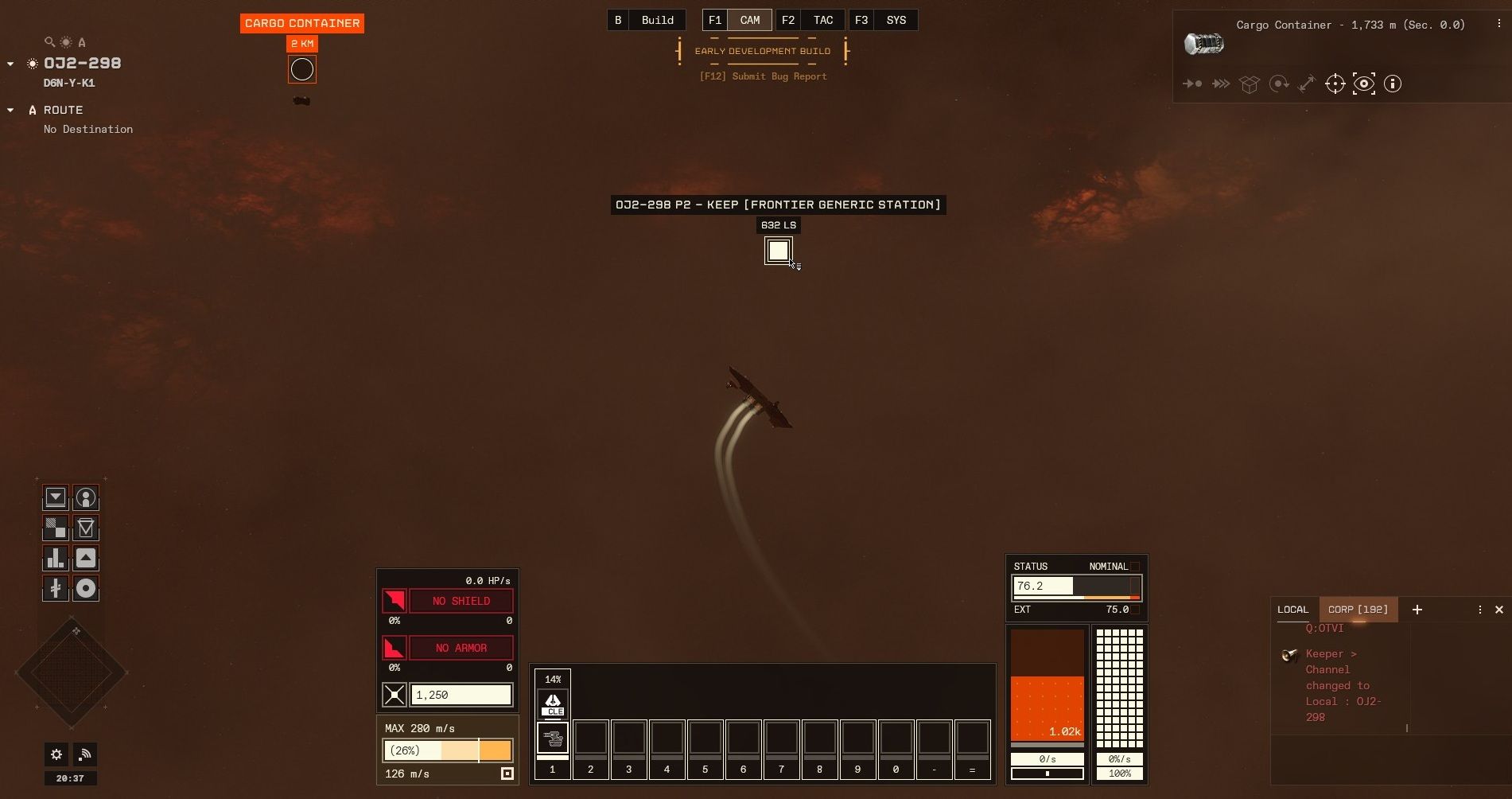
Task: Select the Keep station bracket marker
Action: point(778,251)
